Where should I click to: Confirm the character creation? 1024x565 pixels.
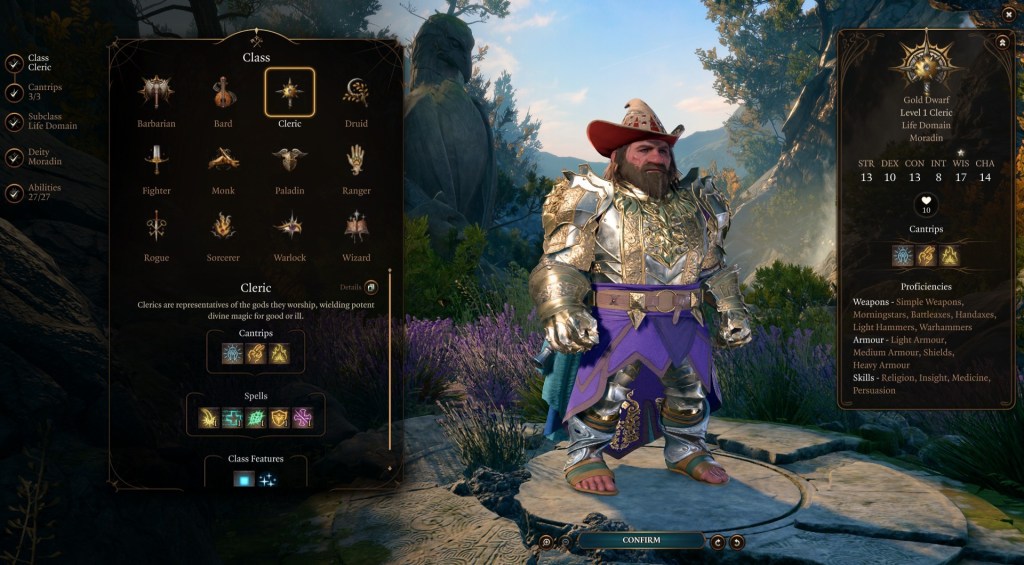point(641,540)
